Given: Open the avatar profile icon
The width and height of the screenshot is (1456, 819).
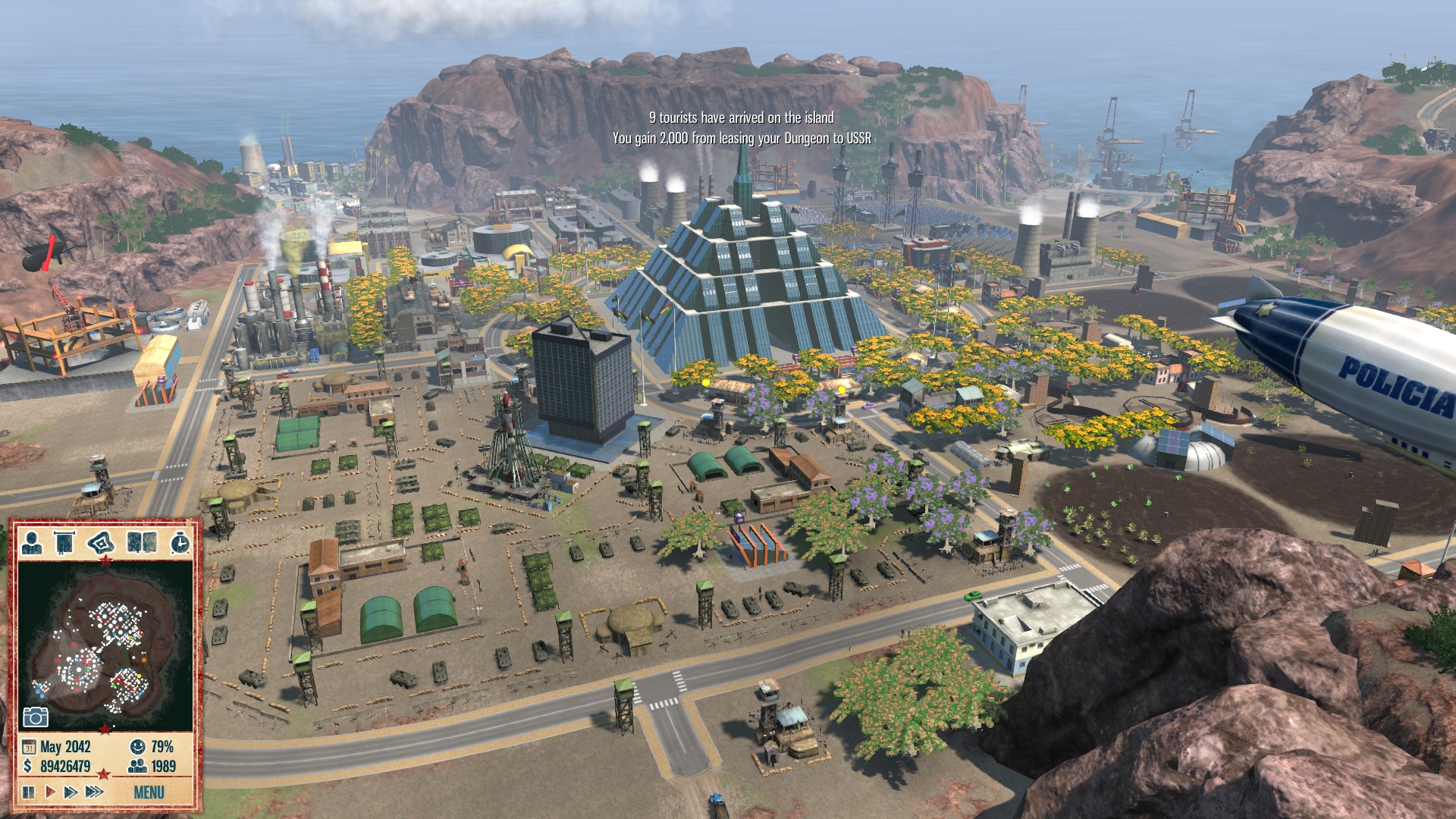Looking at the screenshot, I should [32, 543].
